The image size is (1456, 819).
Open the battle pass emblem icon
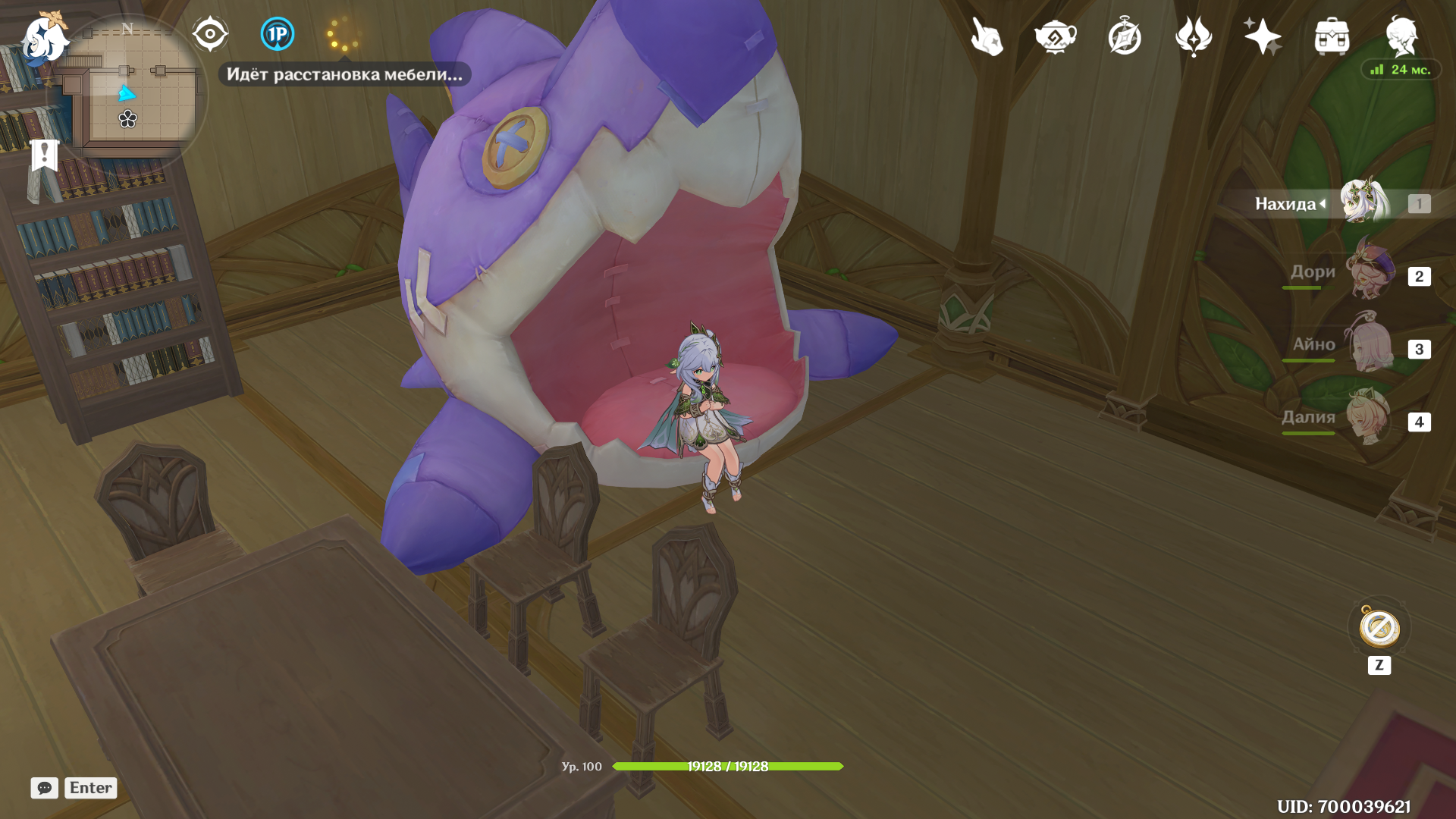point(1193,36)
